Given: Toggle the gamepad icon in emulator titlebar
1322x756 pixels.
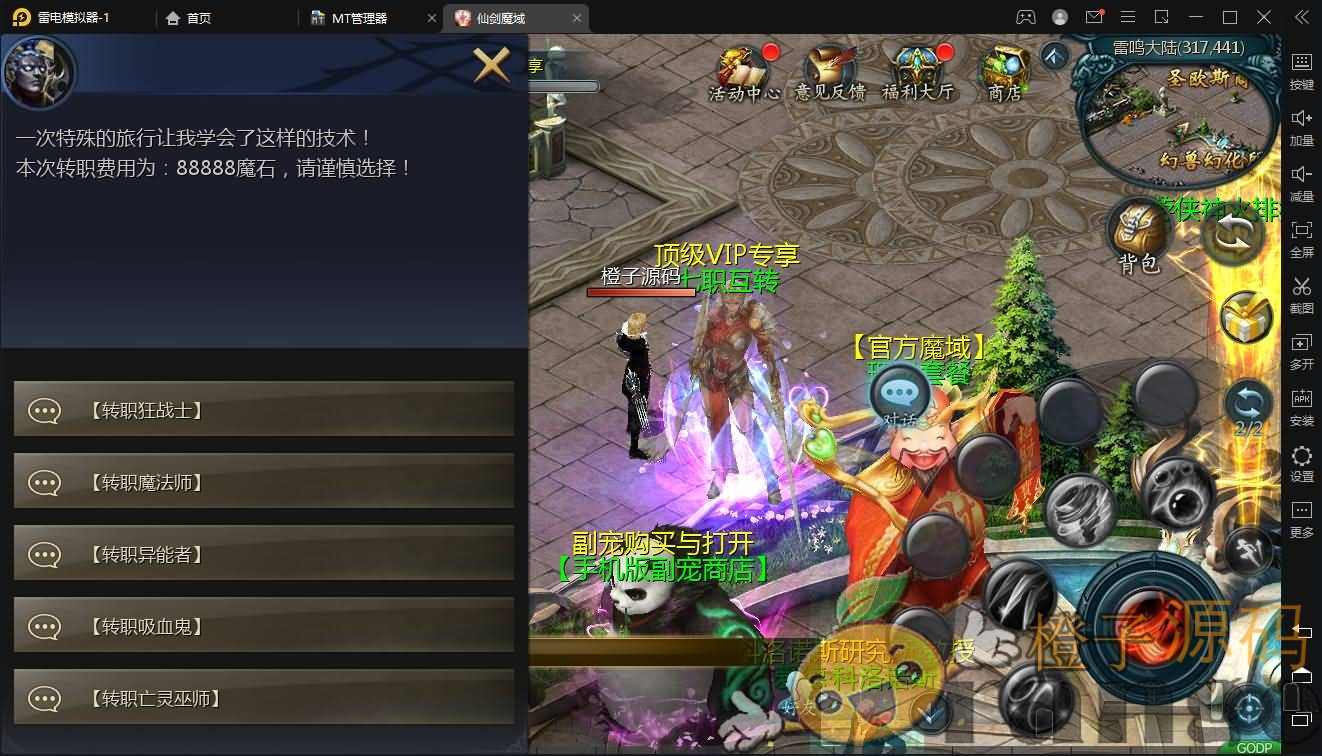Looking at the screenshot, I should (1024, 17).
